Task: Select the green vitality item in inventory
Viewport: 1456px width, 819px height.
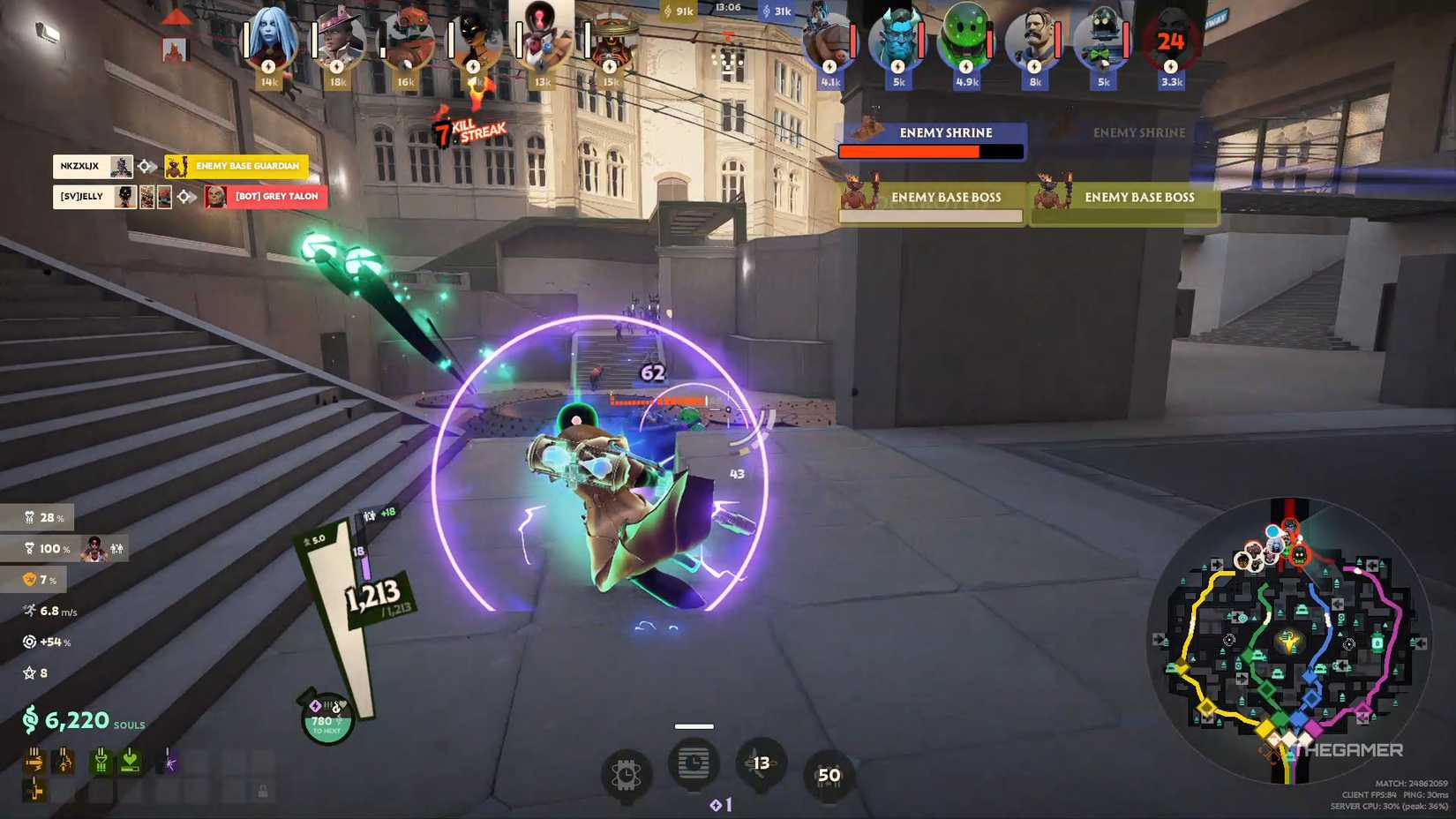Action: pos(101,761)
